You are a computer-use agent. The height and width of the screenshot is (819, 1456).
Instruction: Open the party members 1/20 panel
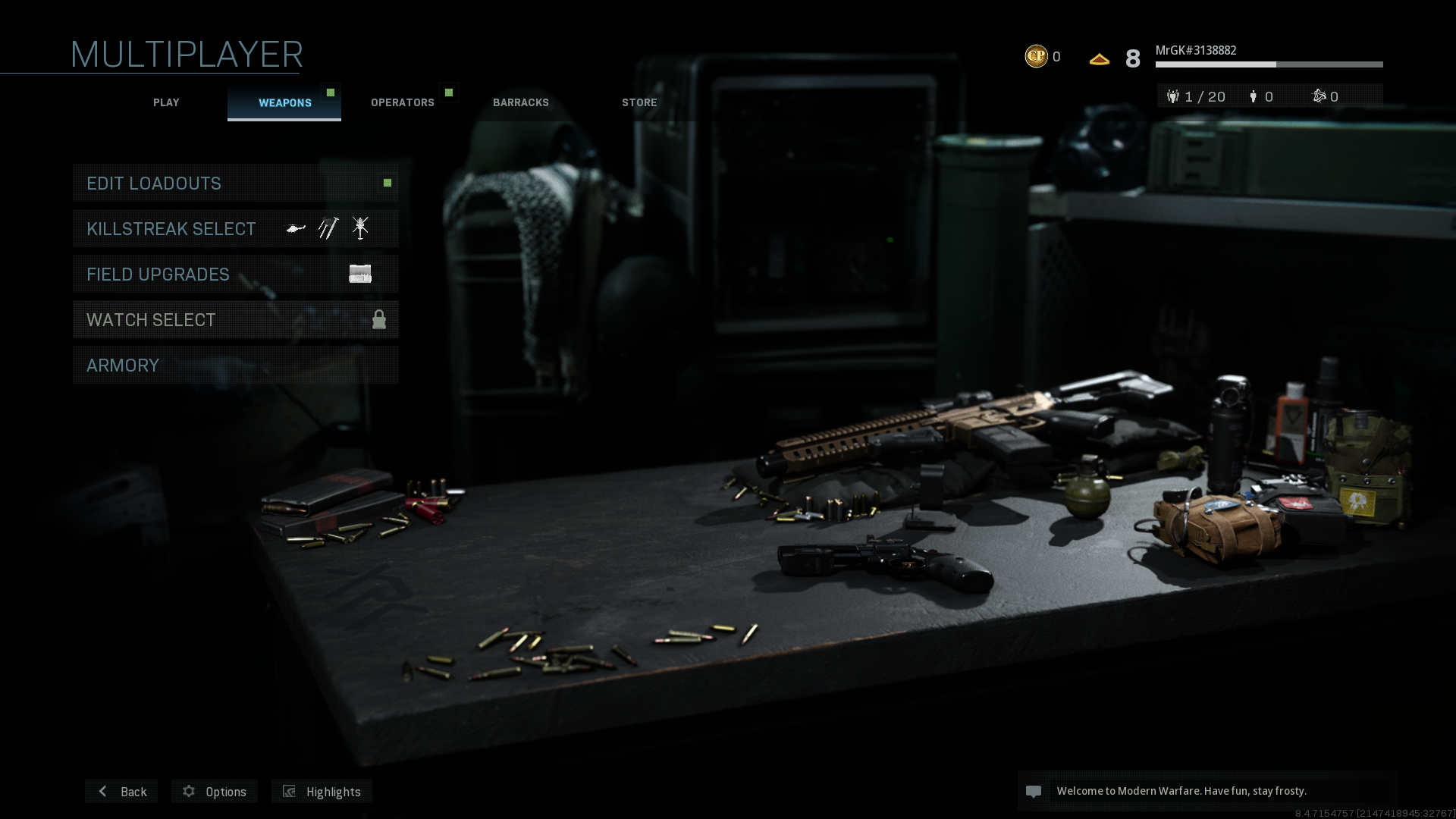[x=1197, y=97]
